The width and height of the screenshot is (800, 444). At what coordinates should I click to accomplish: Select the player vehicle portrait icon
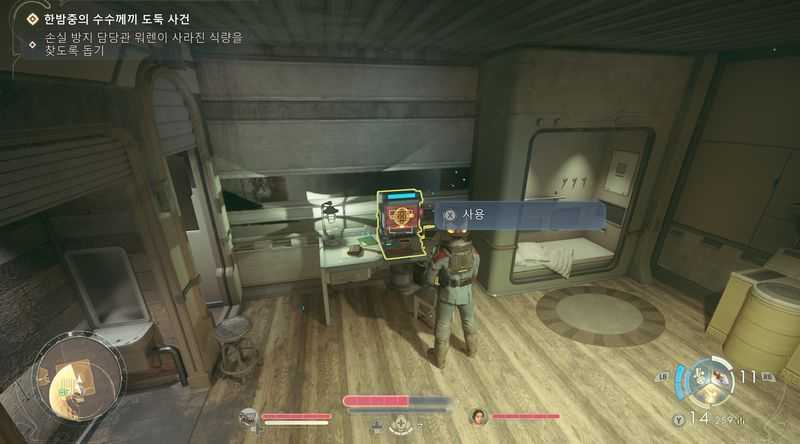[x=249, y=417]
